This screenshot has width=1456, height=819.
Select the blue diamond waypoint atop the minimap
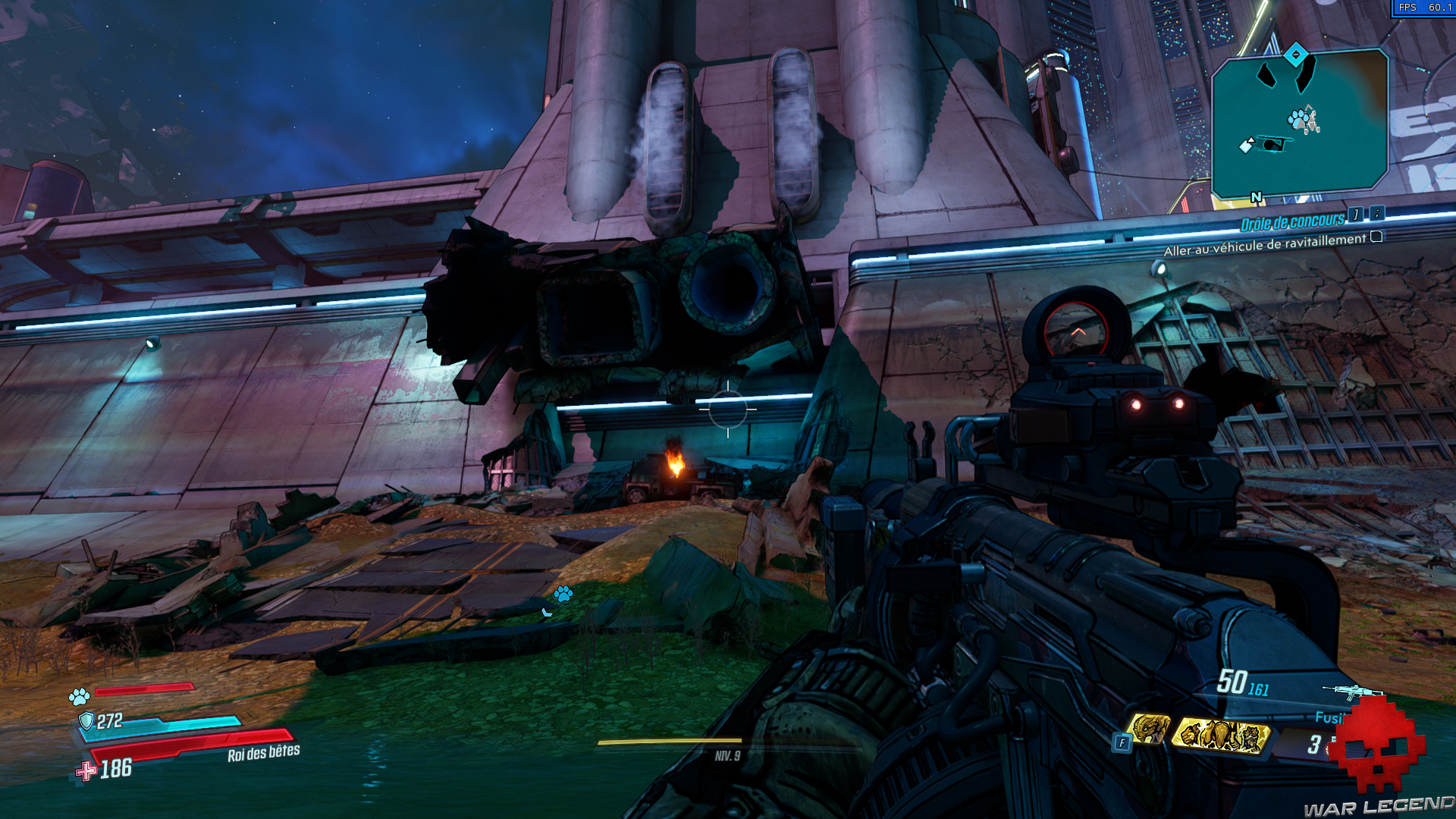click(1296, 55)
